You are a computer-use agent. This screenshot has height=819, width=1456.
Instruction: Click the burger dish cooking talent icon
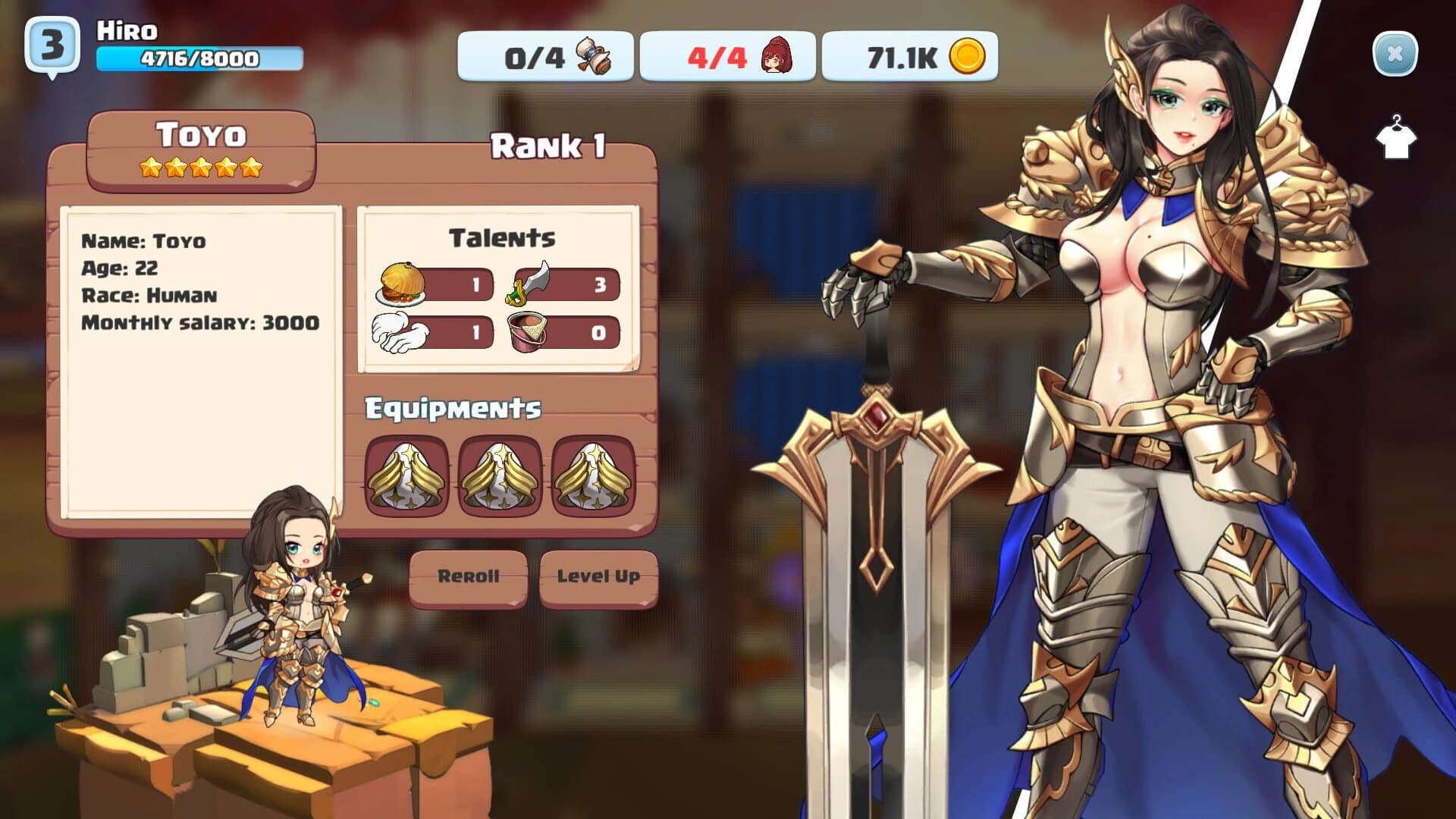pyautogui.click(x=400, y=283)
